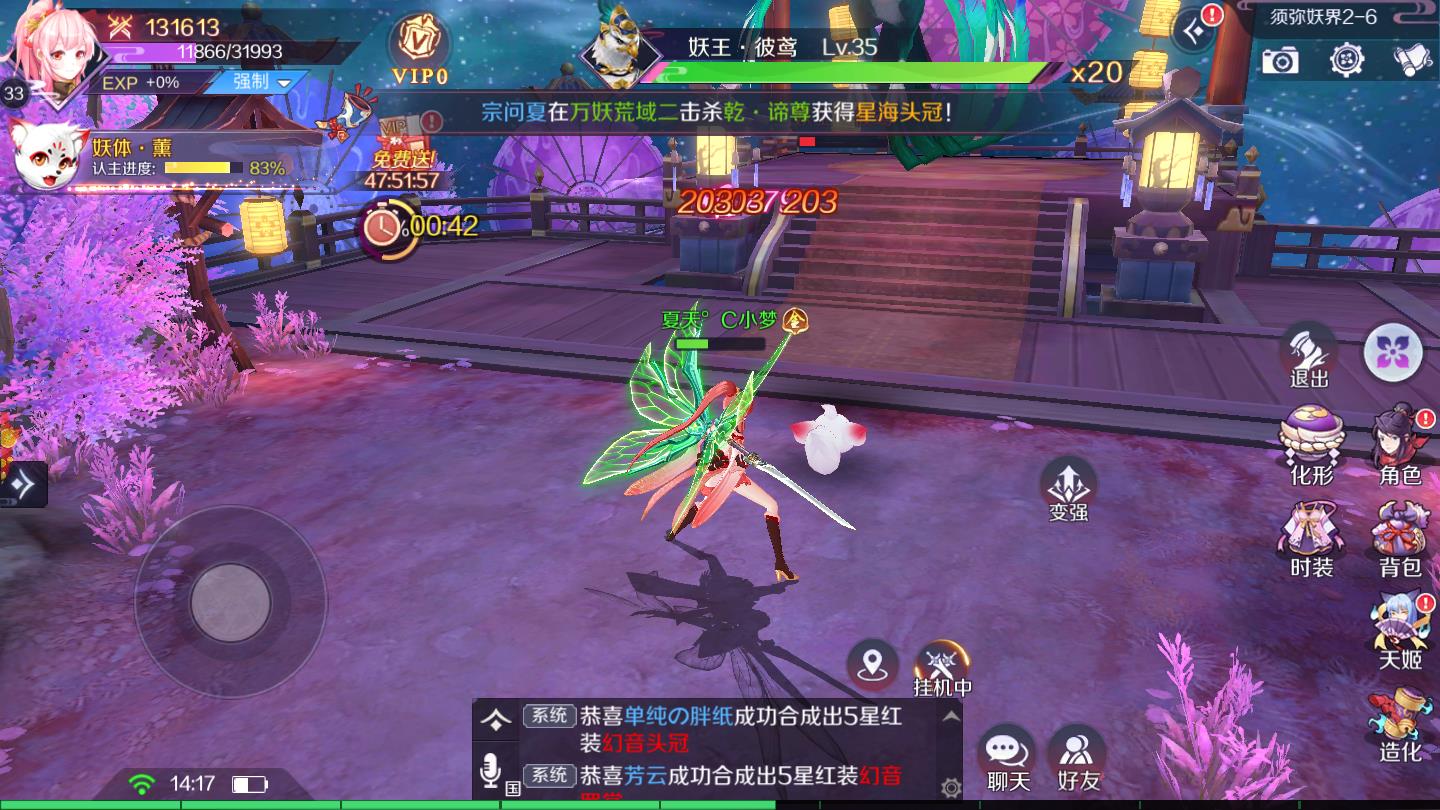The height and width of the screenshot is (810, 1440).
Task: Open the 角色 character sheet
Action: [x=1400, y=445]
